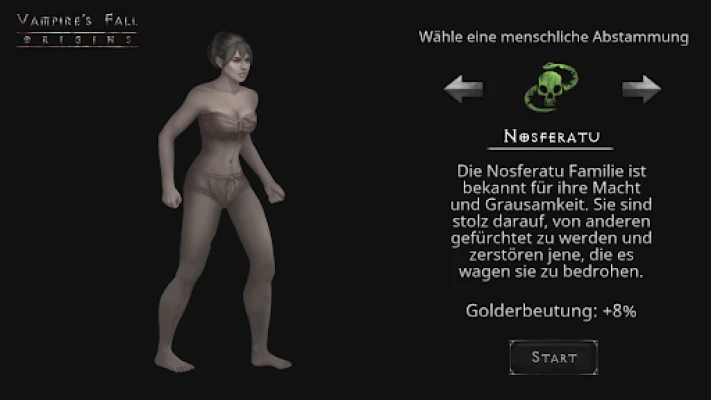Viewport: 711px width, 400px height.
Task: Click the Start button
Action: [x=553, y=356]
